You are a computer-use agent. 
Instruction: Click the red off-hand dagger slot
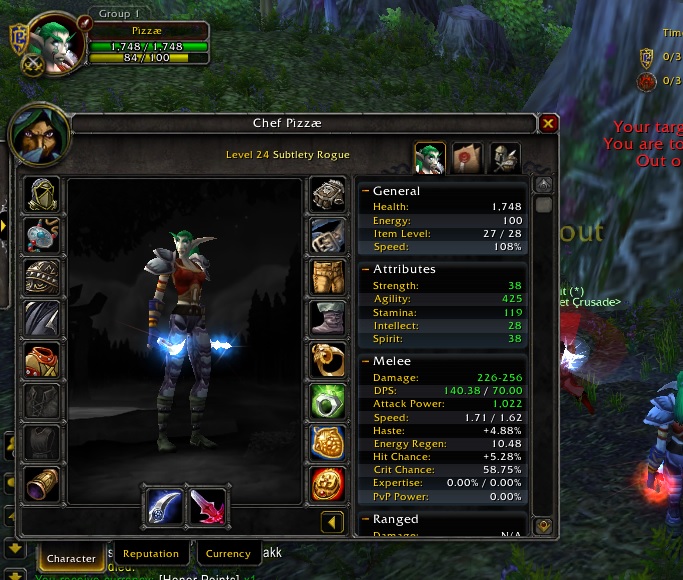pos(207,506)
